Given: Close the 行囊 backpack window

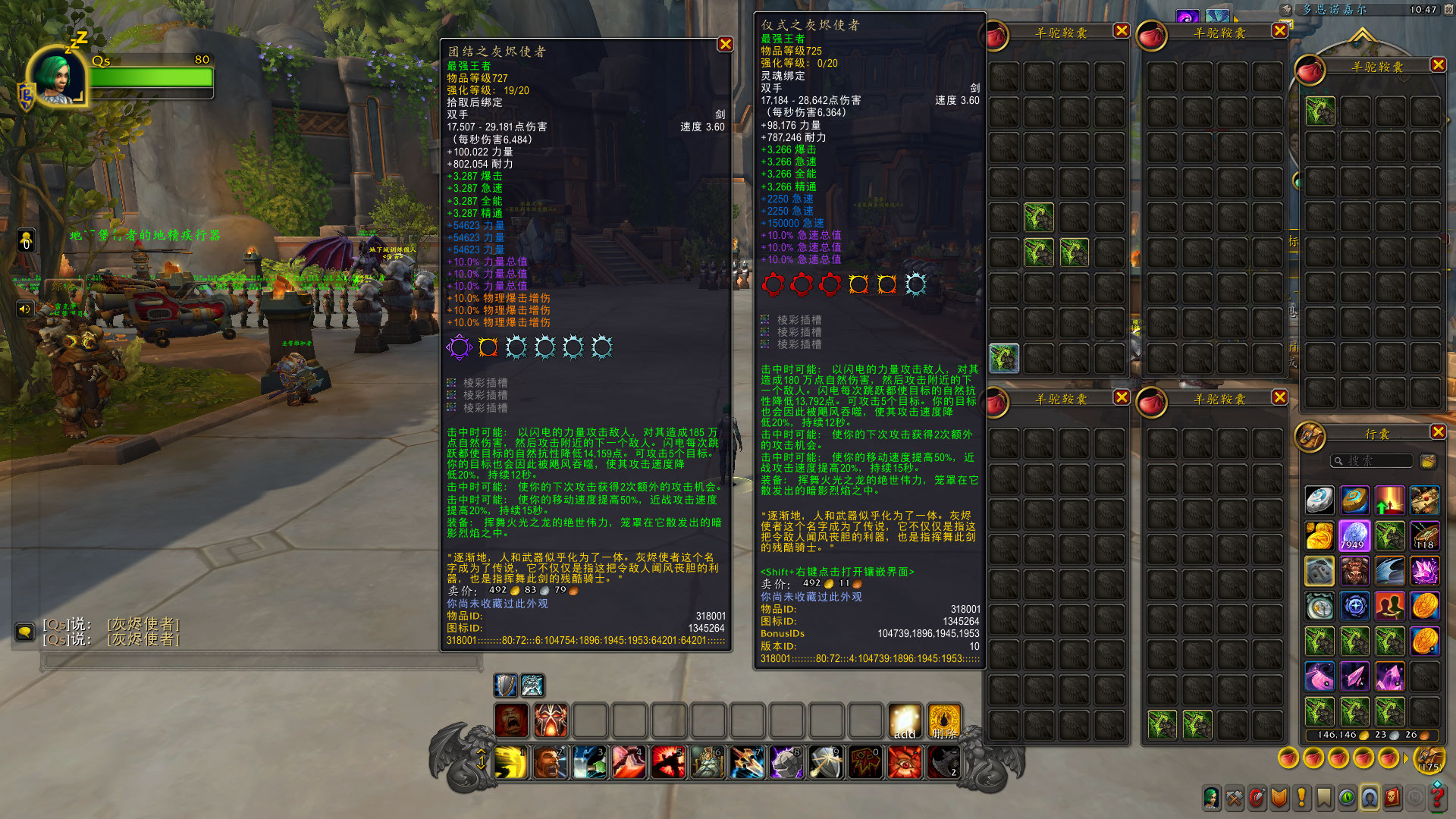Looking at the screenshot, I should coord(1438,432).
